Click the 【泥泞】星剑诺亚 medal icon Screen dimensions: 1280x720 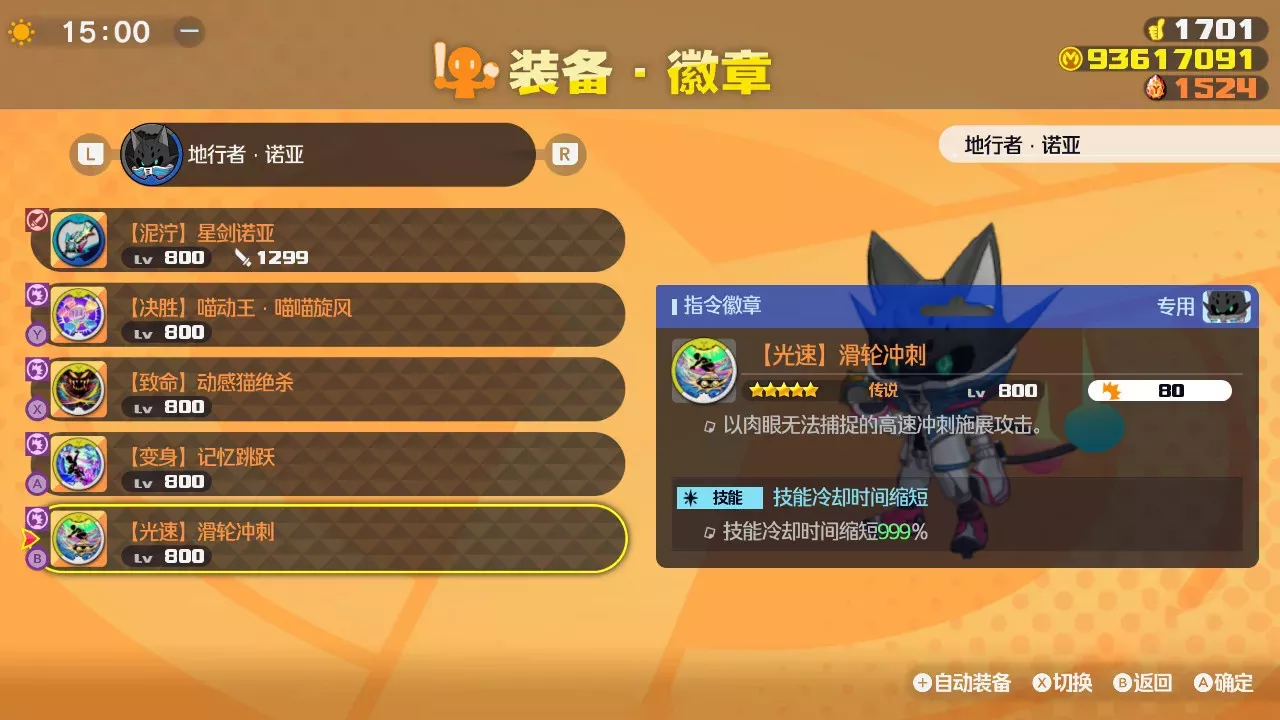tap(79, 240)
